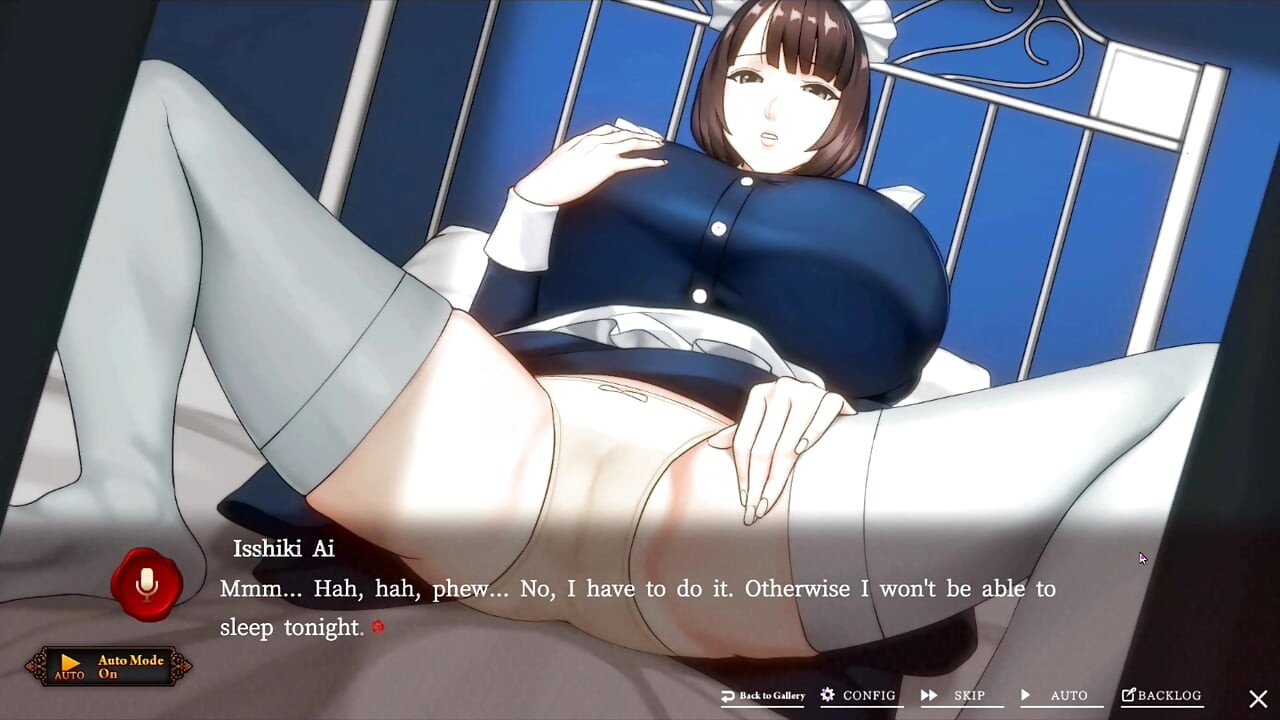This screenshot has width=1280, height=720.
Task: Open settings using the CONFIG gear icon
Action: [x=826, y=695]
